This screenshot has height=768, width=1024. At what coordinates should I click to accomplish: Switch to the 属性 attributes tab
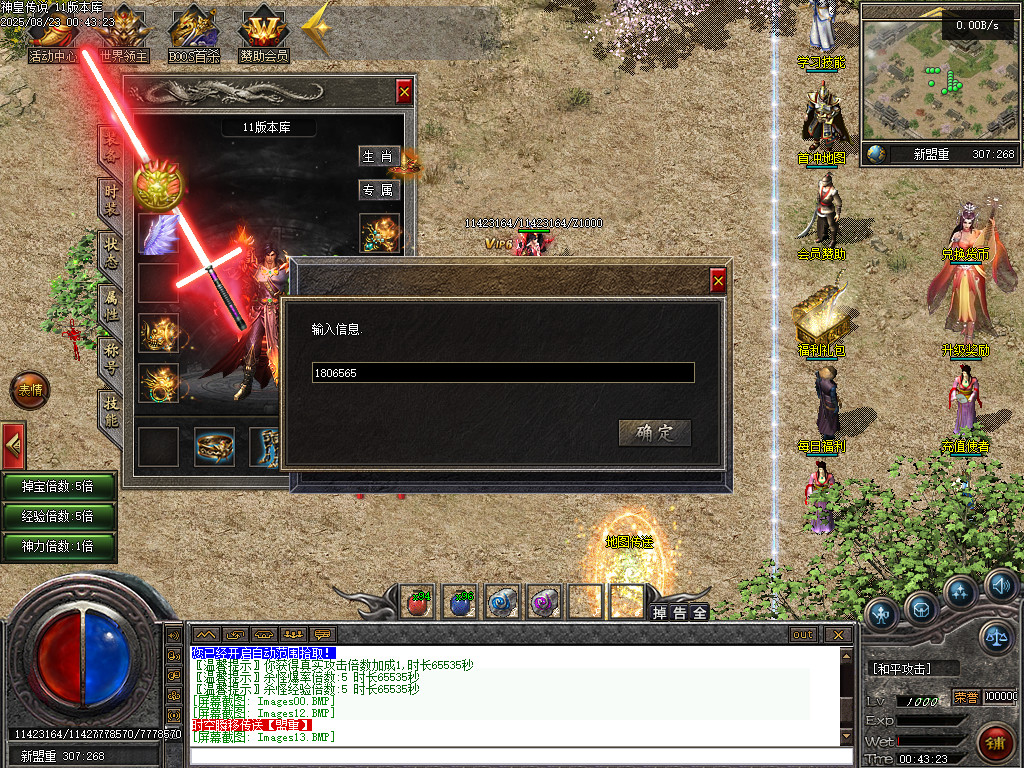point(111,305)
